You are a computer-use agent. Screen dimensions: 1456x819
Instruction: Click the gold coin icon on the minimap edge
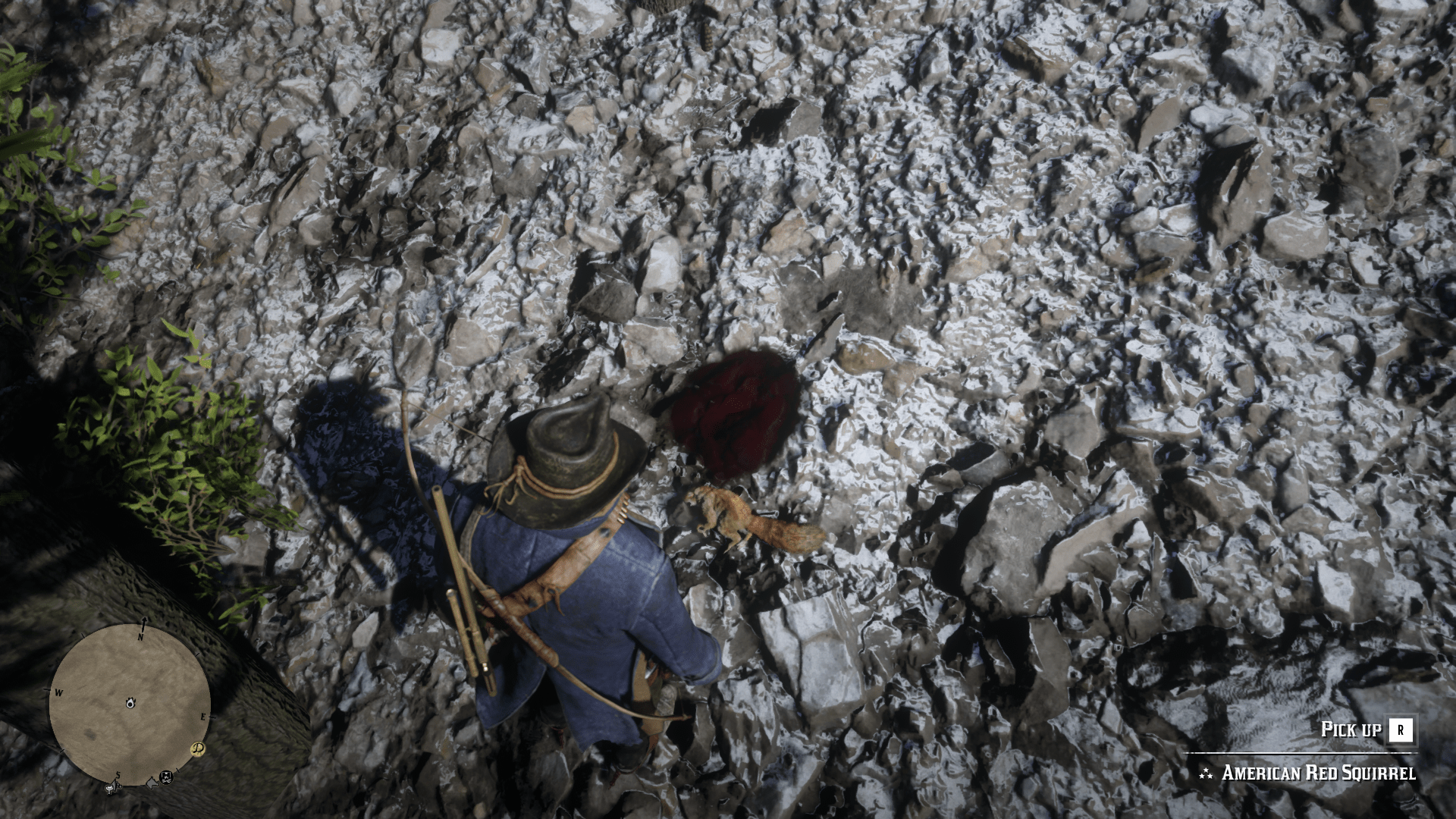pos(197,749)
